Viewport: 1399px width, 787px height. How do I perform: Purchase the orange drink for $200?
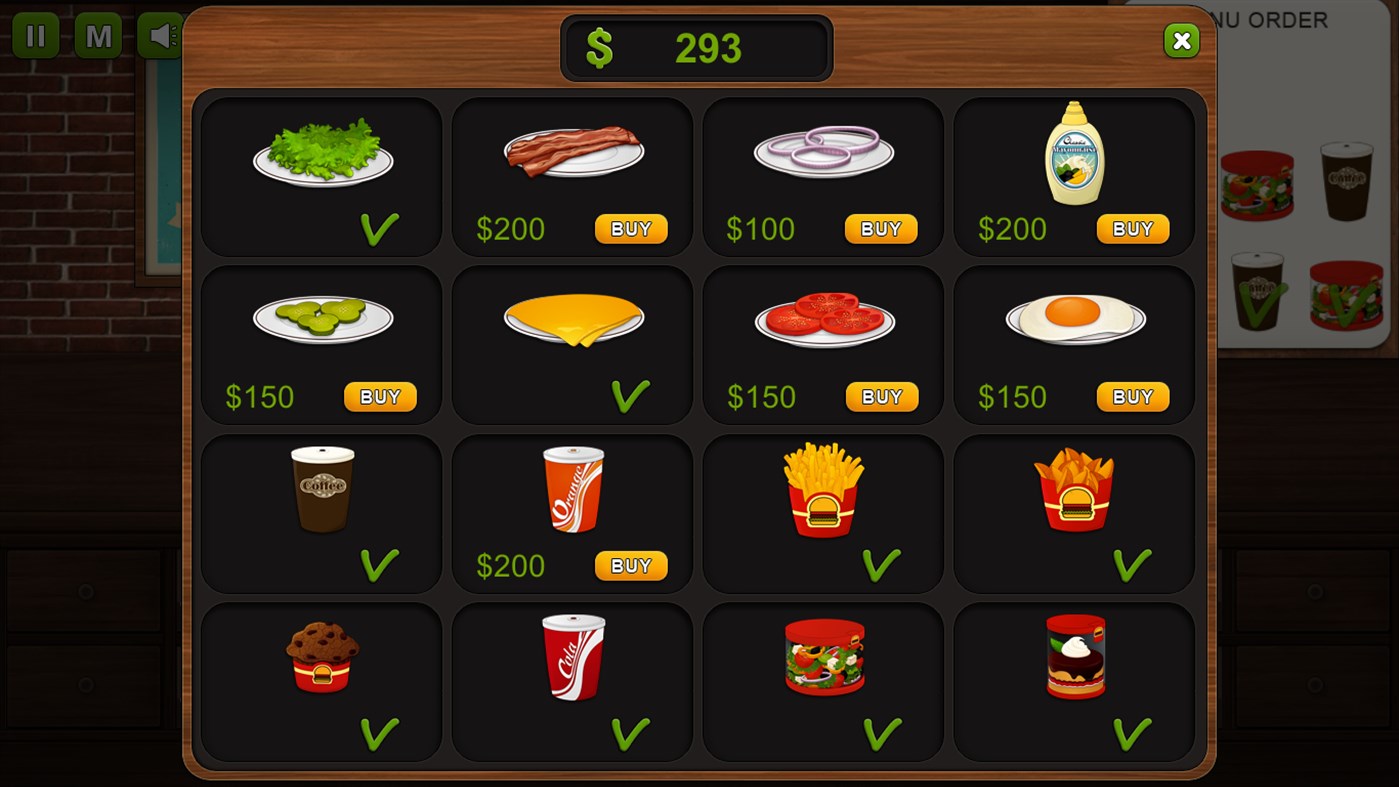pyautogui.click(x=630, y=565)
